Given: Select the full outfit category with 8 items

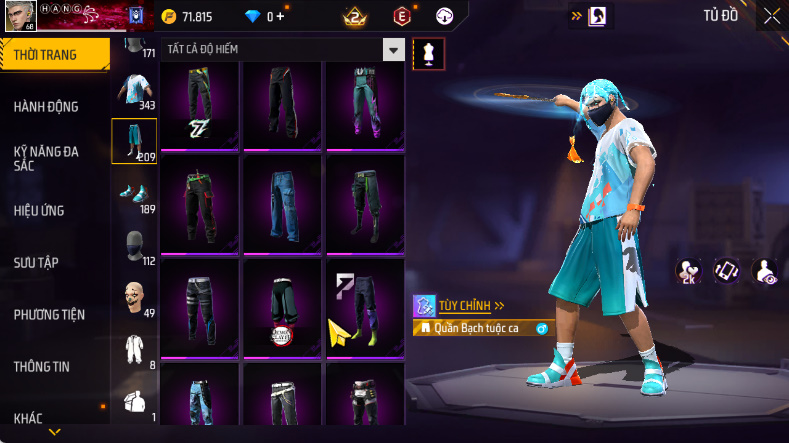Looking at the screenshot, I should pos(133,350).
